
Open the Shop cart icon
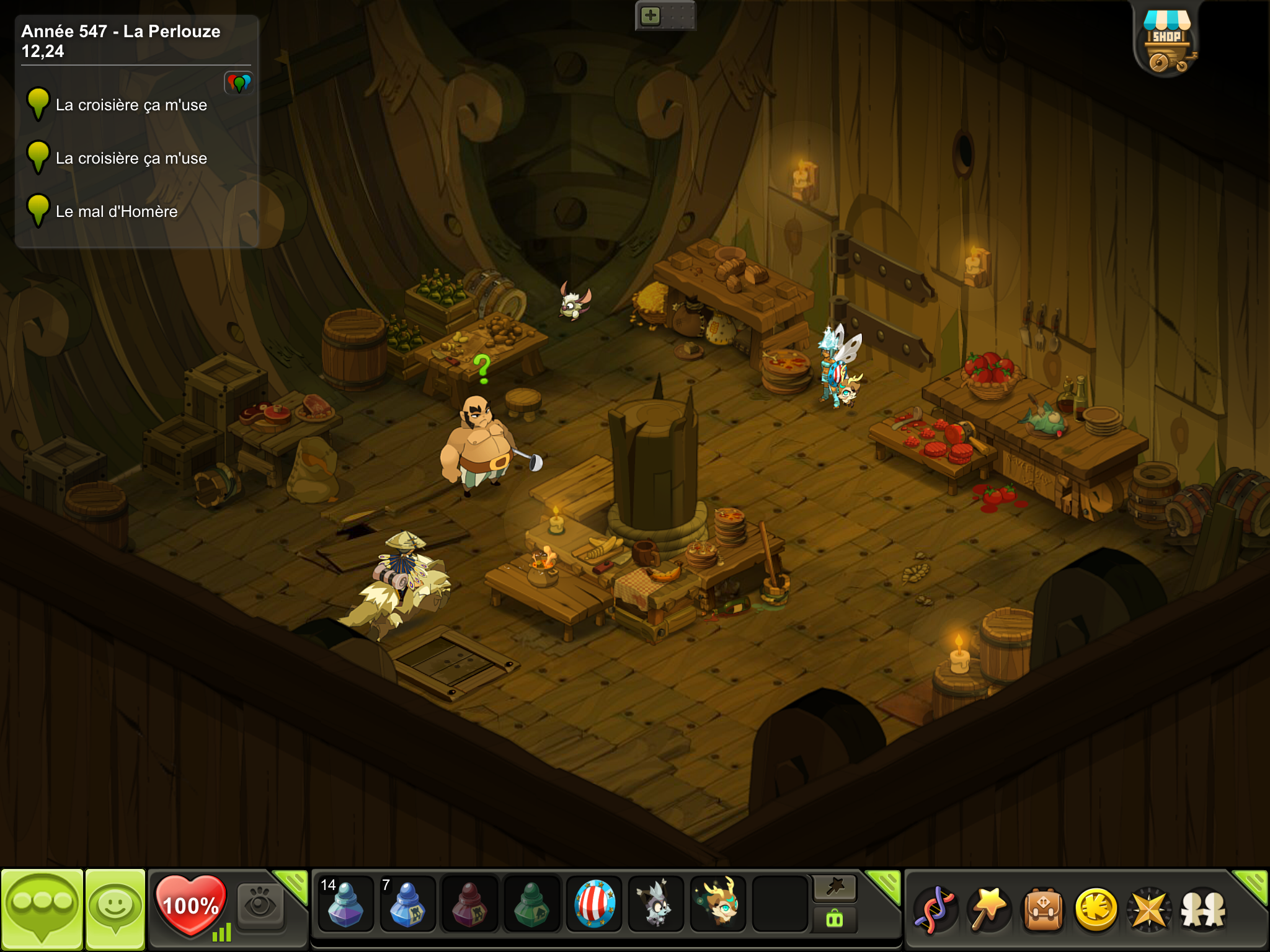click(x=1166, y=42)
